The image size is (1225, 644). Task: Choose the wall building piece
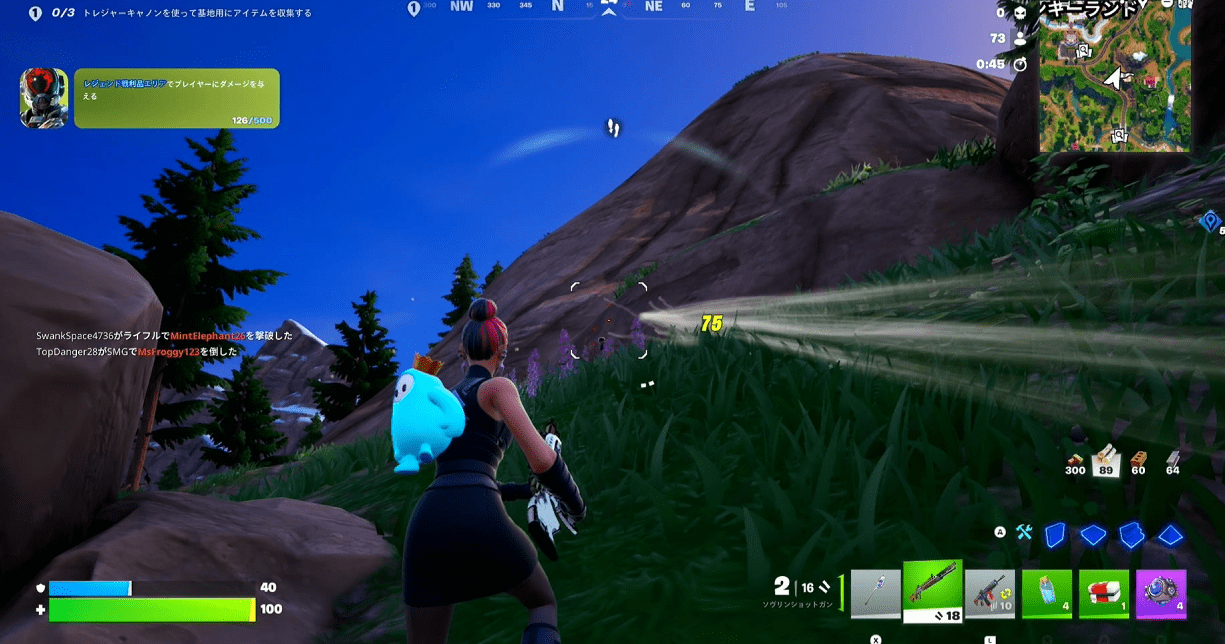(1056, 535)
